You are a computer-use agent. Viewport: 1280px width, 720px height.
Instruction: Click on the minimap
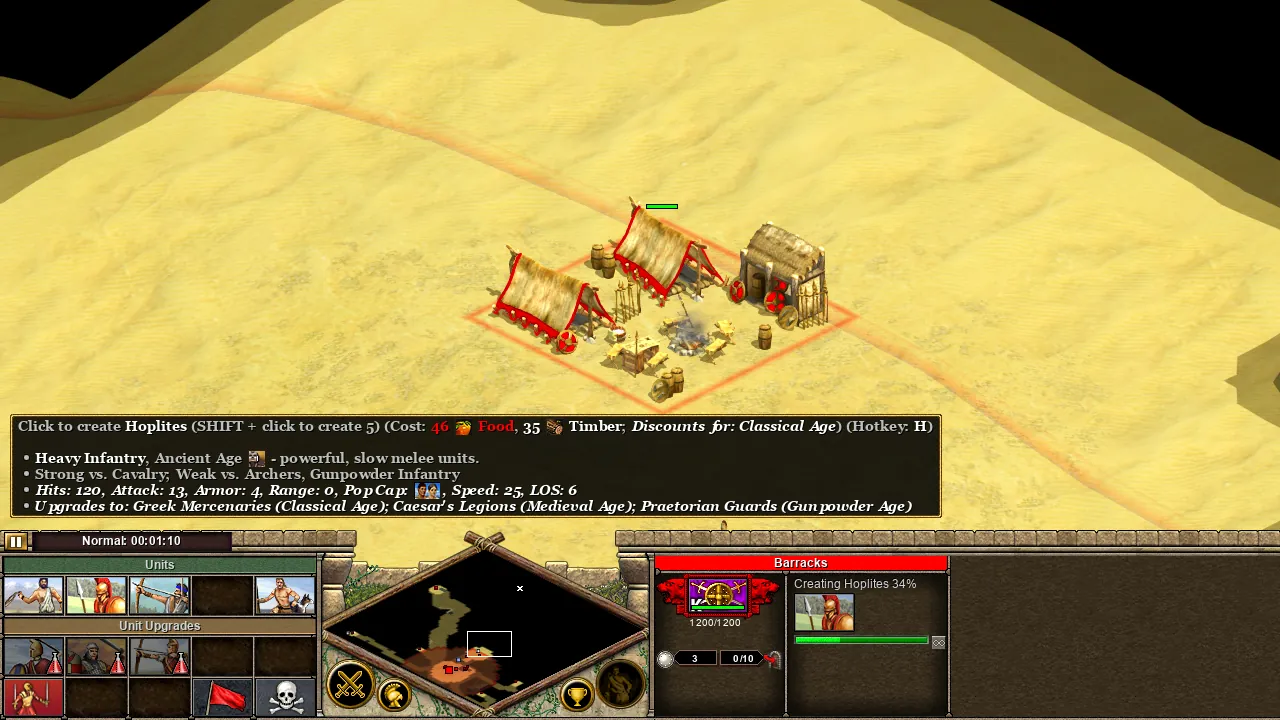pyautogui.click(x=485, y=630)
